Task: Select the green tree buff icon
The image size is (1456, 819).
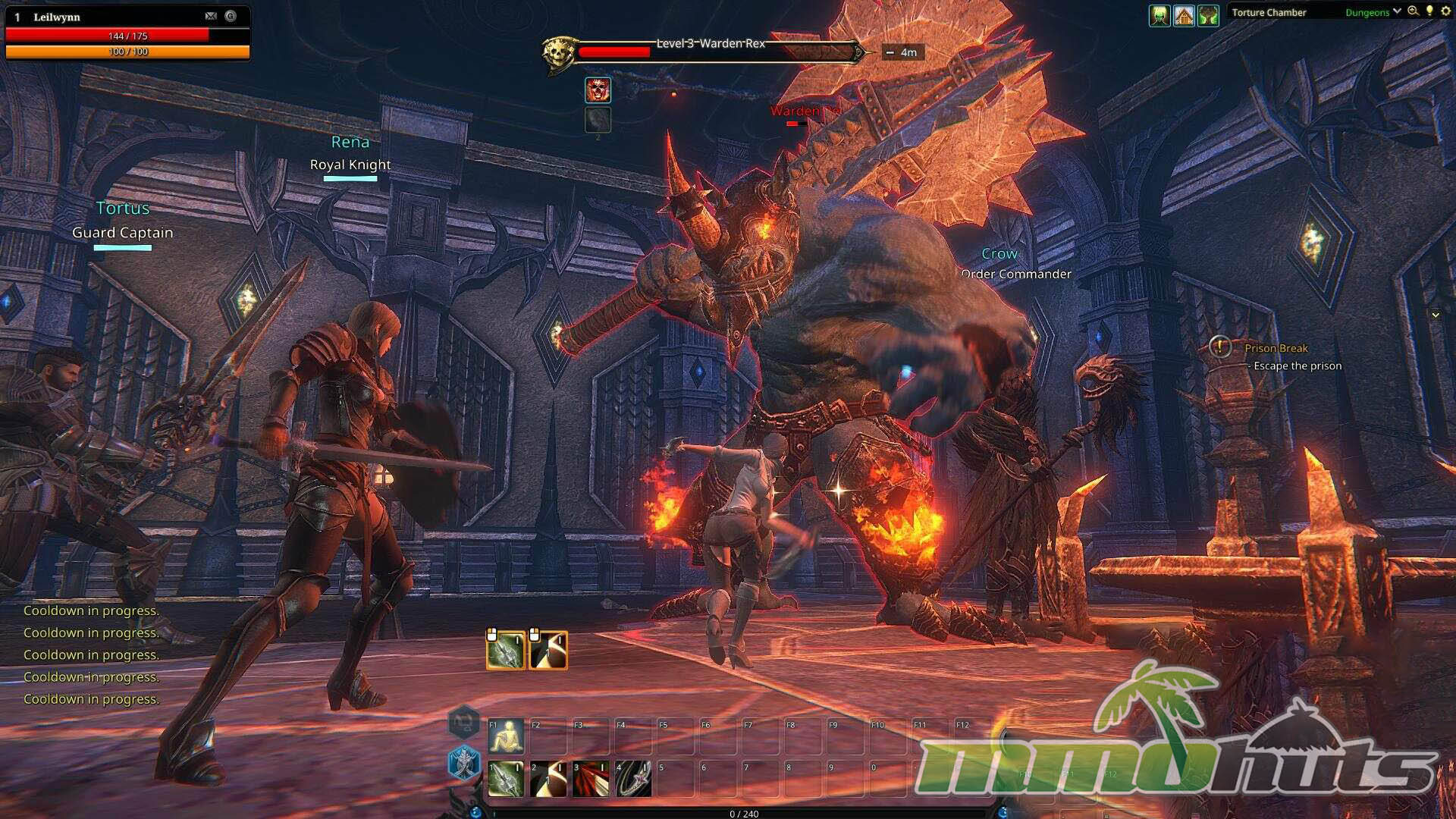Action: (x=1208, y=14)
